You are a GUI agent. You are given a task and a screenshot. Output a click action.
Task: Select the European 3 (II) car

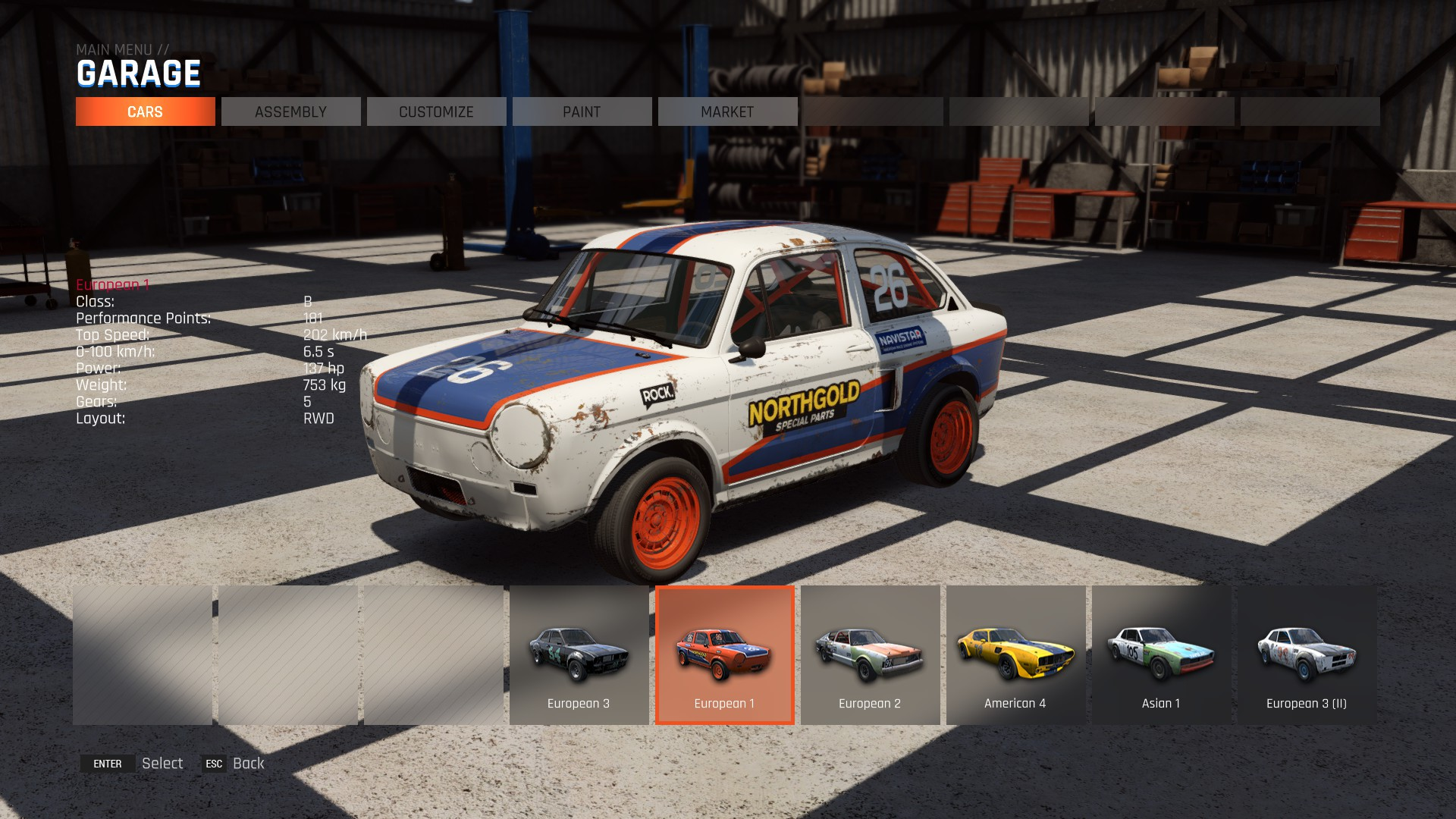1307,655
